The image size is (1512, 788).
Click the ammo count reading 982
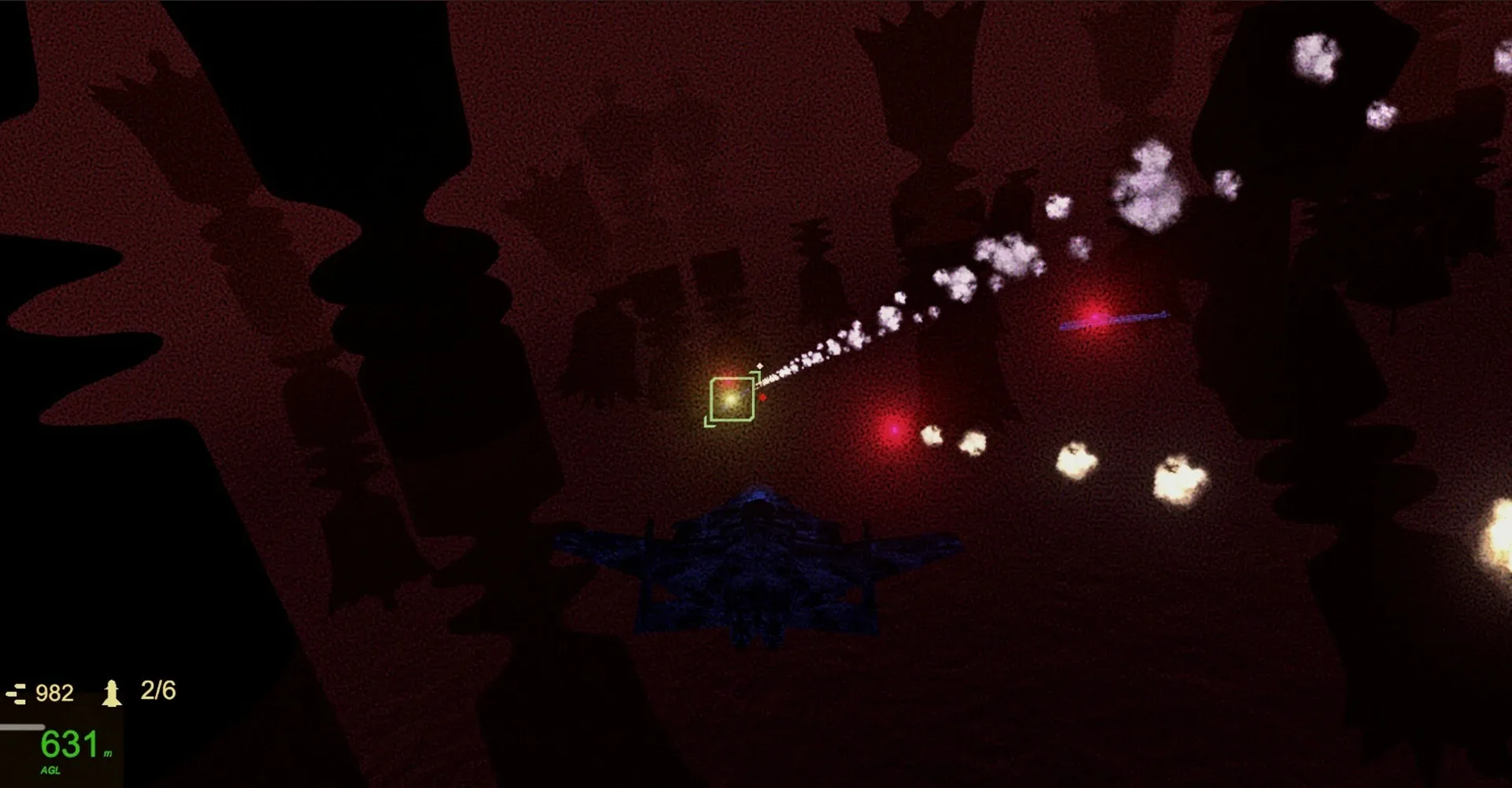(55, 693)
